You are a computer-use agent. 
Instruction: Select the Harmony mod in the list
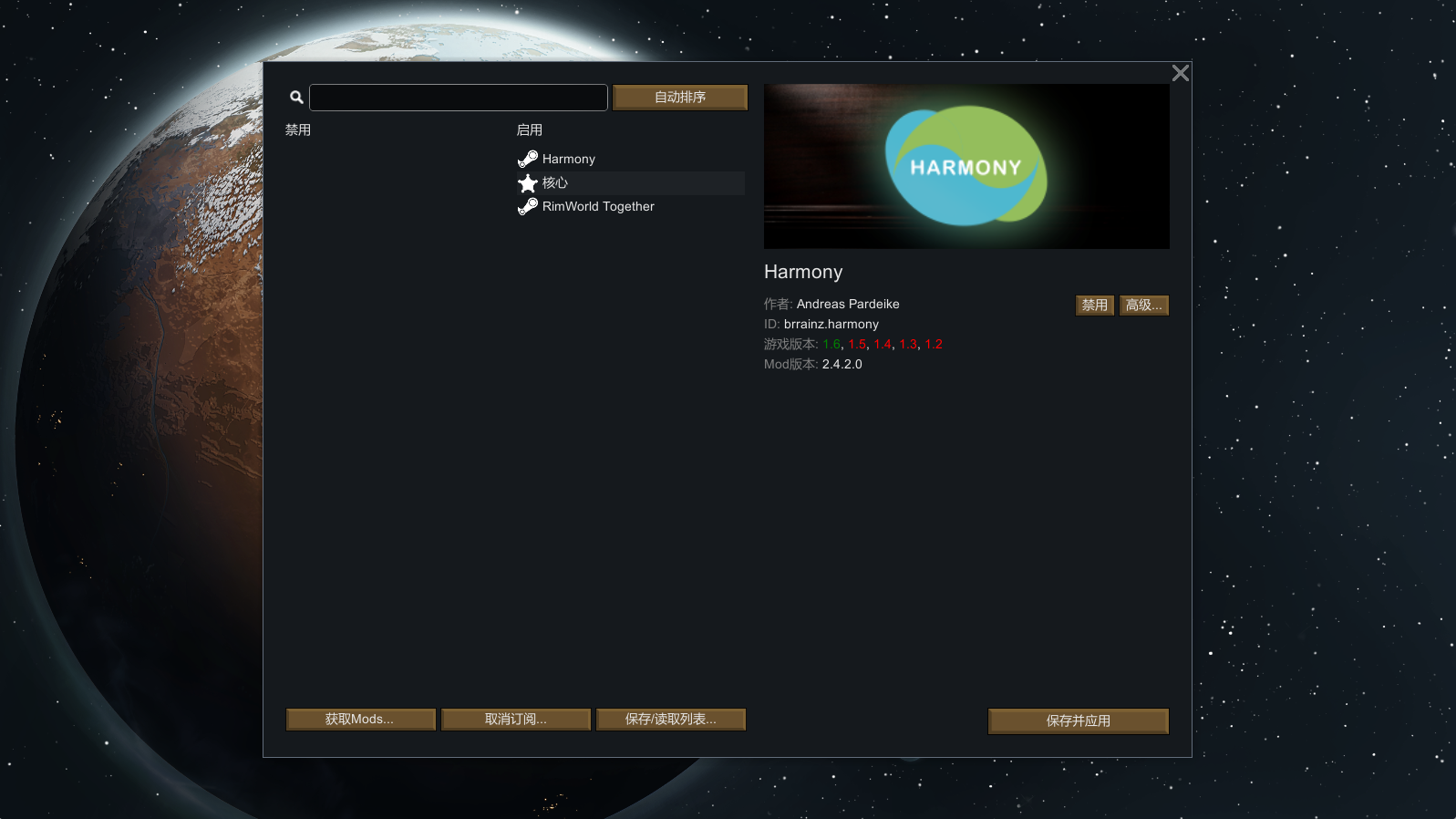(569, 159)
